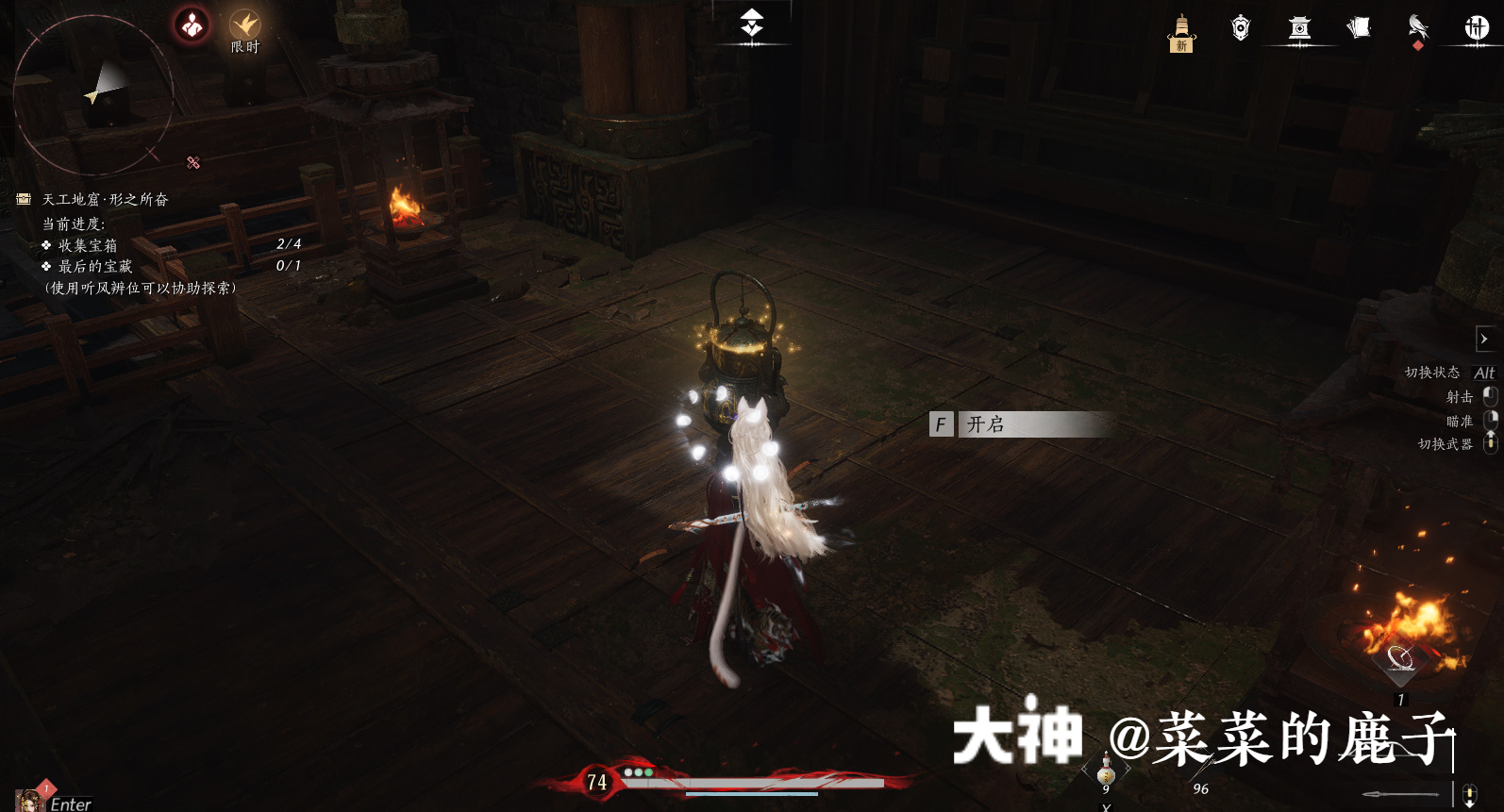Viewport: 1504px width, 812px height.
Task: Toggle 瞄准 aim mode indicator
Action: point(1461,422)
